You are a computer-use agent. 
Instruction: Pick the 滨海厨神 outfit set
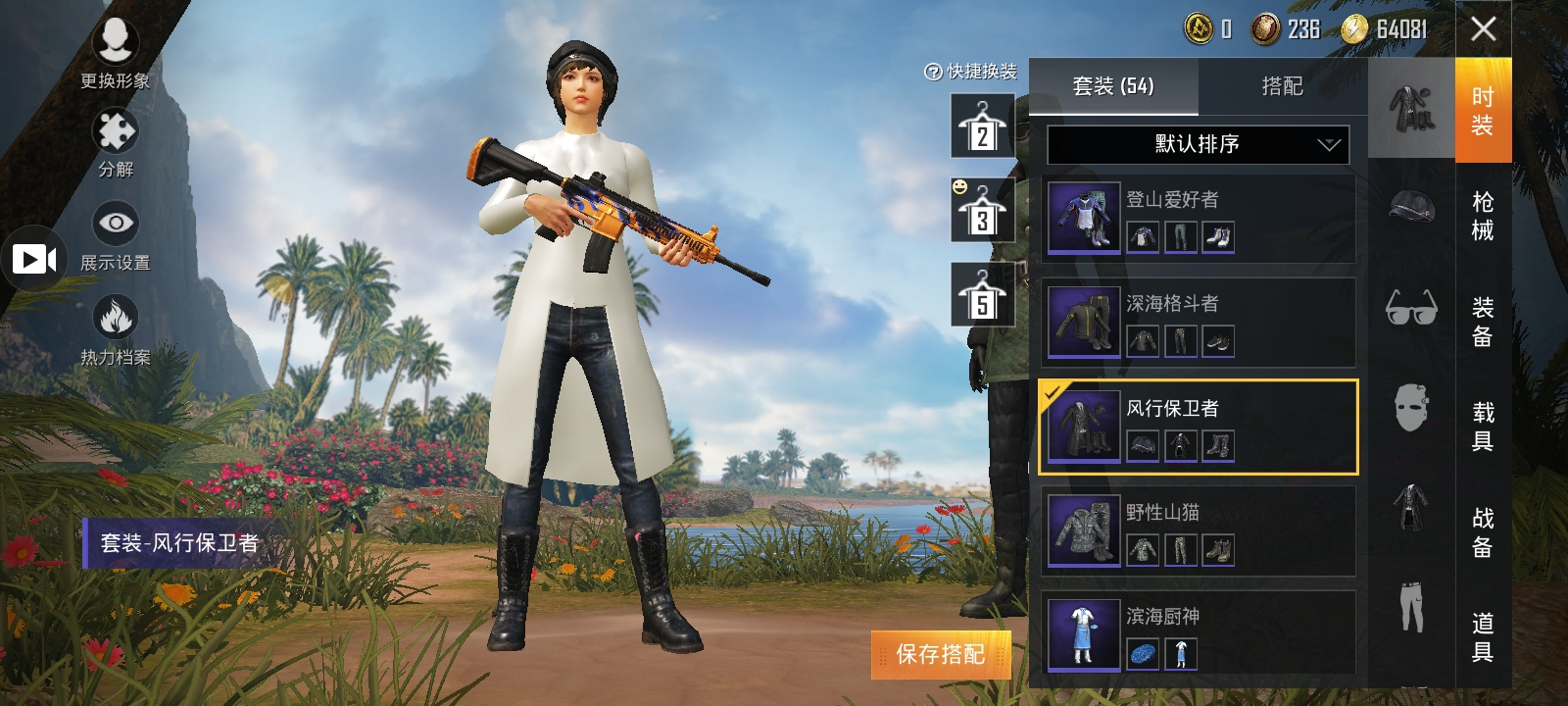pyautogui.click(x=1198, y=633)
